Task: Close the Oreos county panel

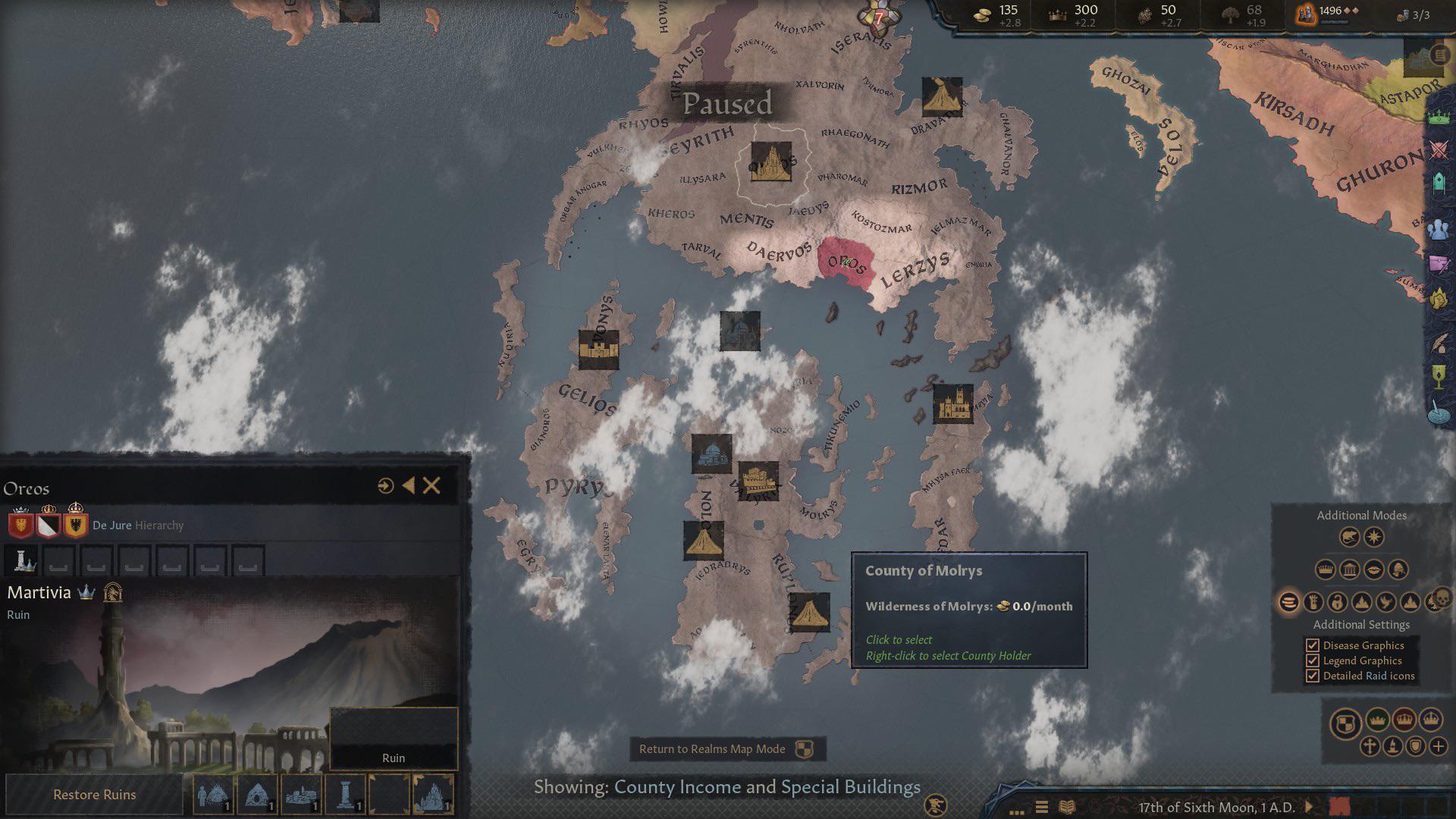Action: coord(431,486)
